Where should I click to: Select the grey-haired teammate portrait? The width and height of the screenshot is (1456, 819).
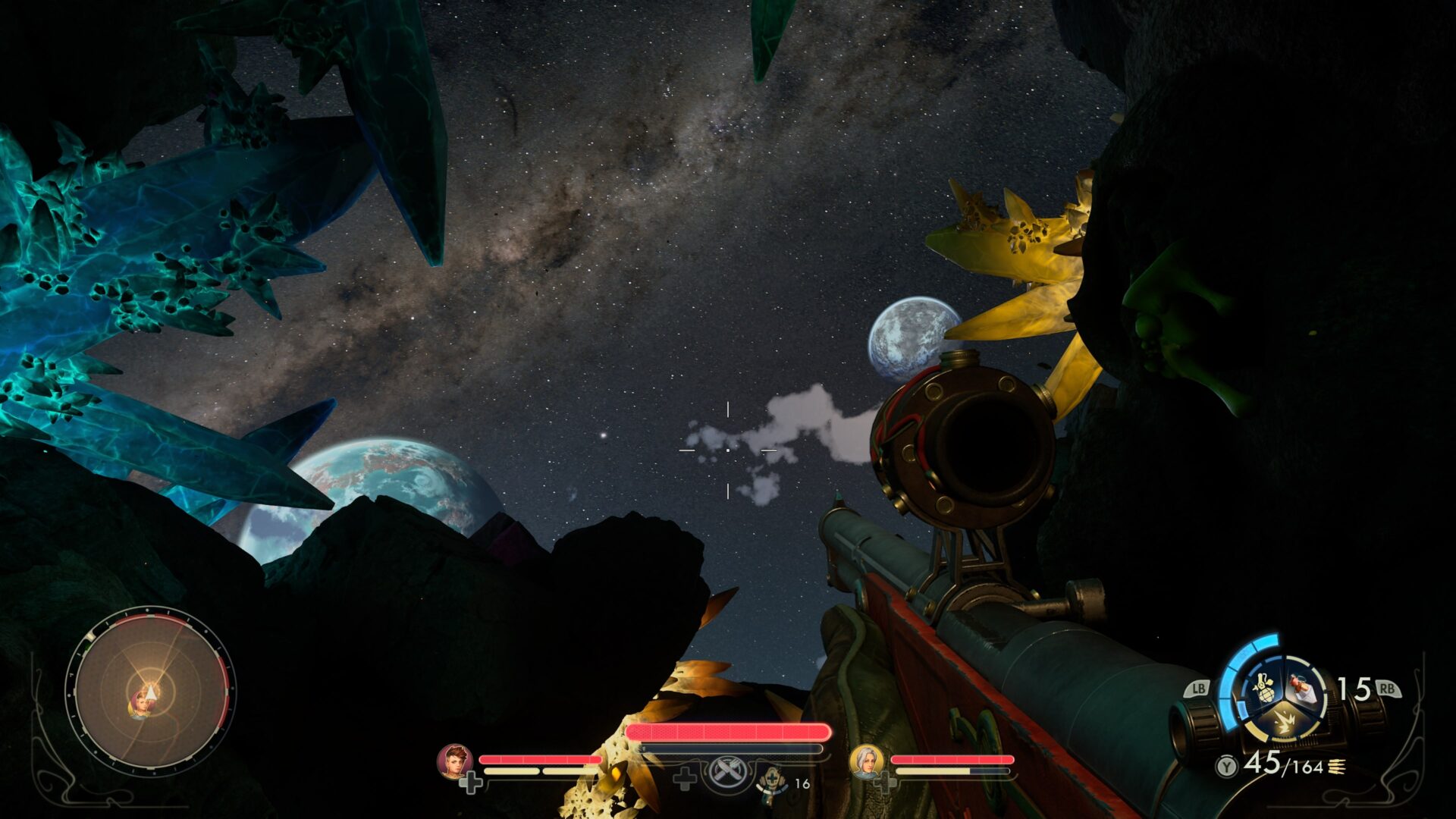pos(866,761)
